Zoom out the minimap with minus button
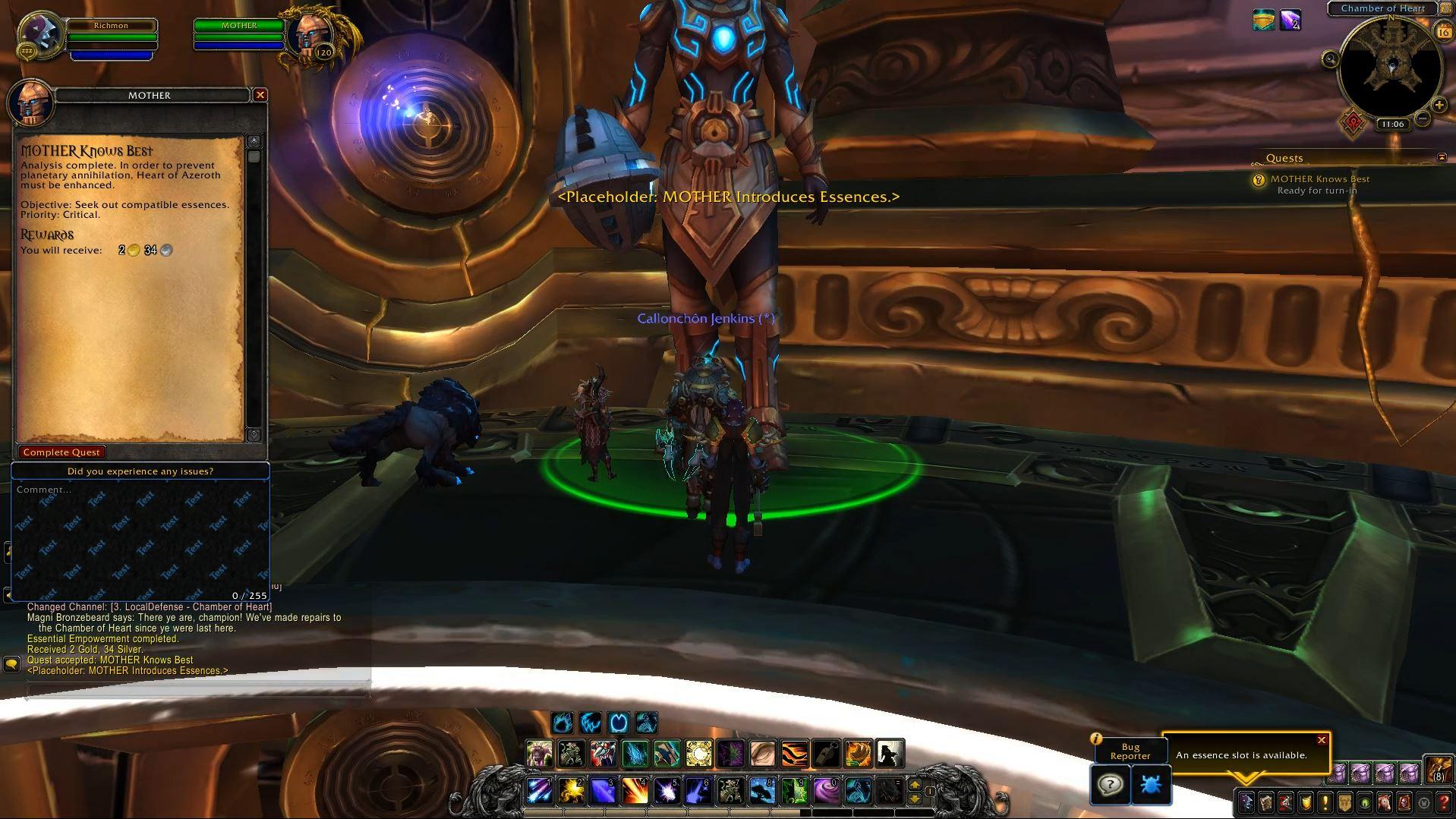1456x819 pixels. tap(1423, 118)
